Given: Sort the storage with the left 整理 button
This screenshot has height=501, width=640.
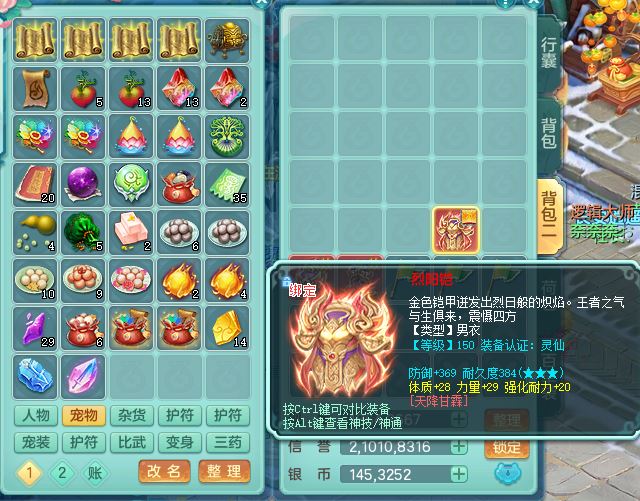Looking at the screenshot, I should pos(221,471).
